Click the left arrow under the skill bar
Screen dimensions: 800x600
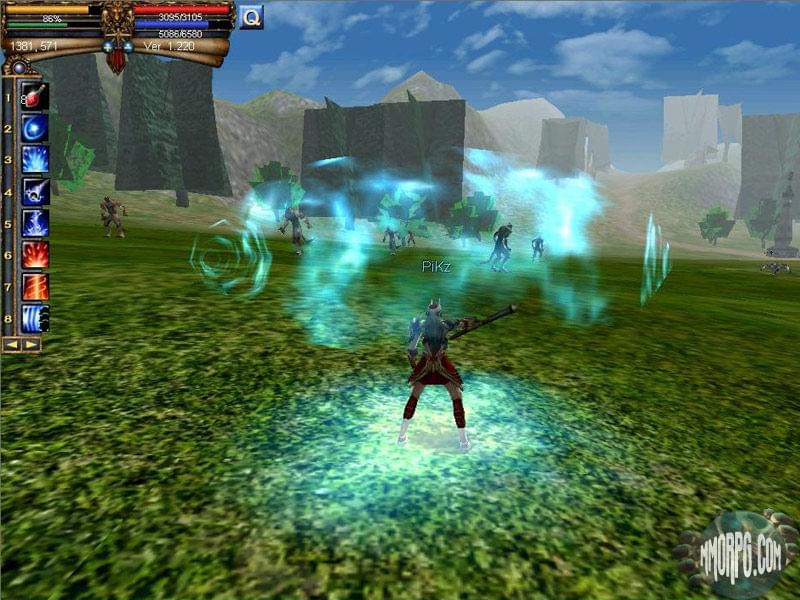(12, 344)
